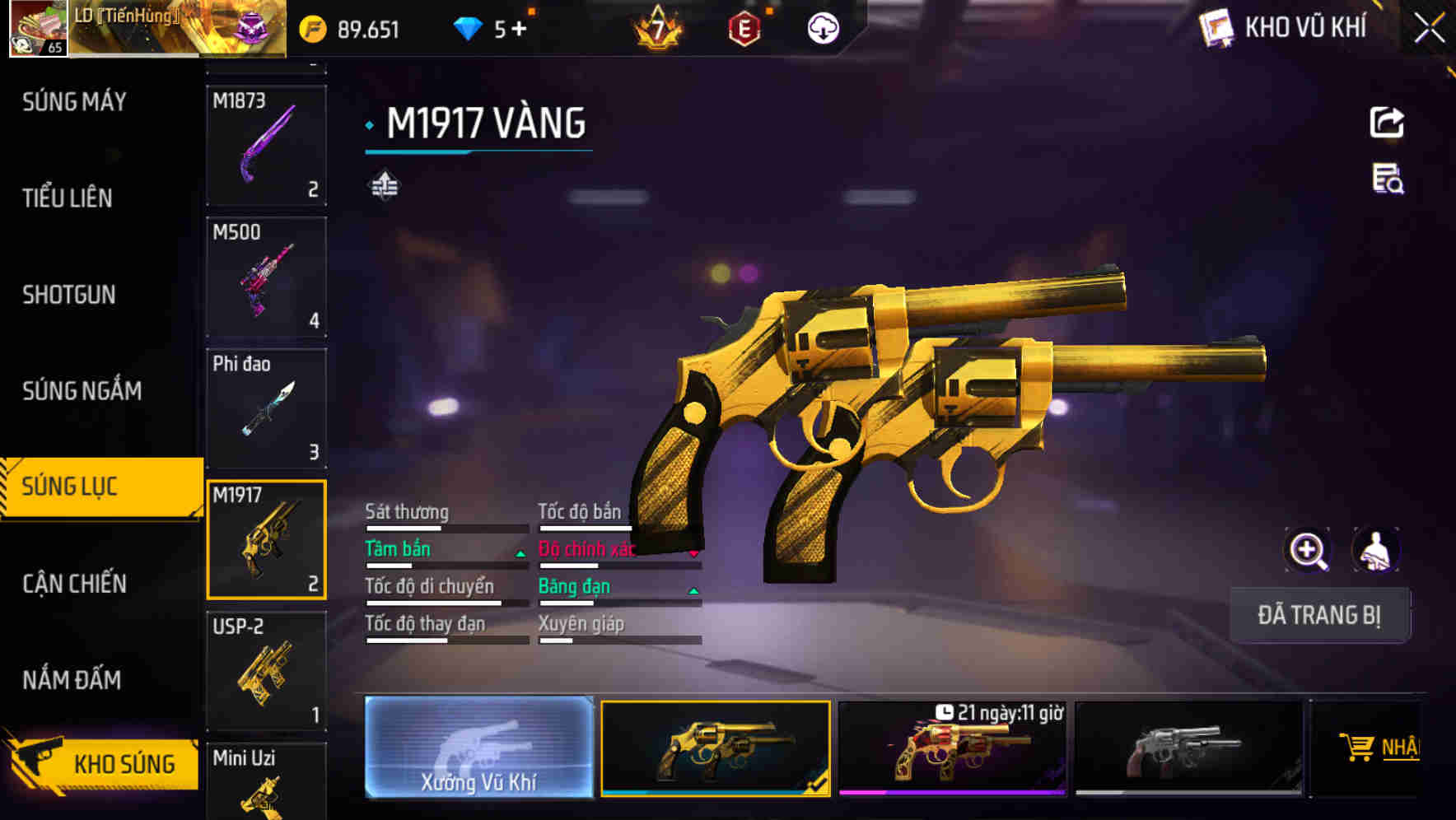Pick the USP-2 weapon slot
1456x820 pixels.
point(266,671)
